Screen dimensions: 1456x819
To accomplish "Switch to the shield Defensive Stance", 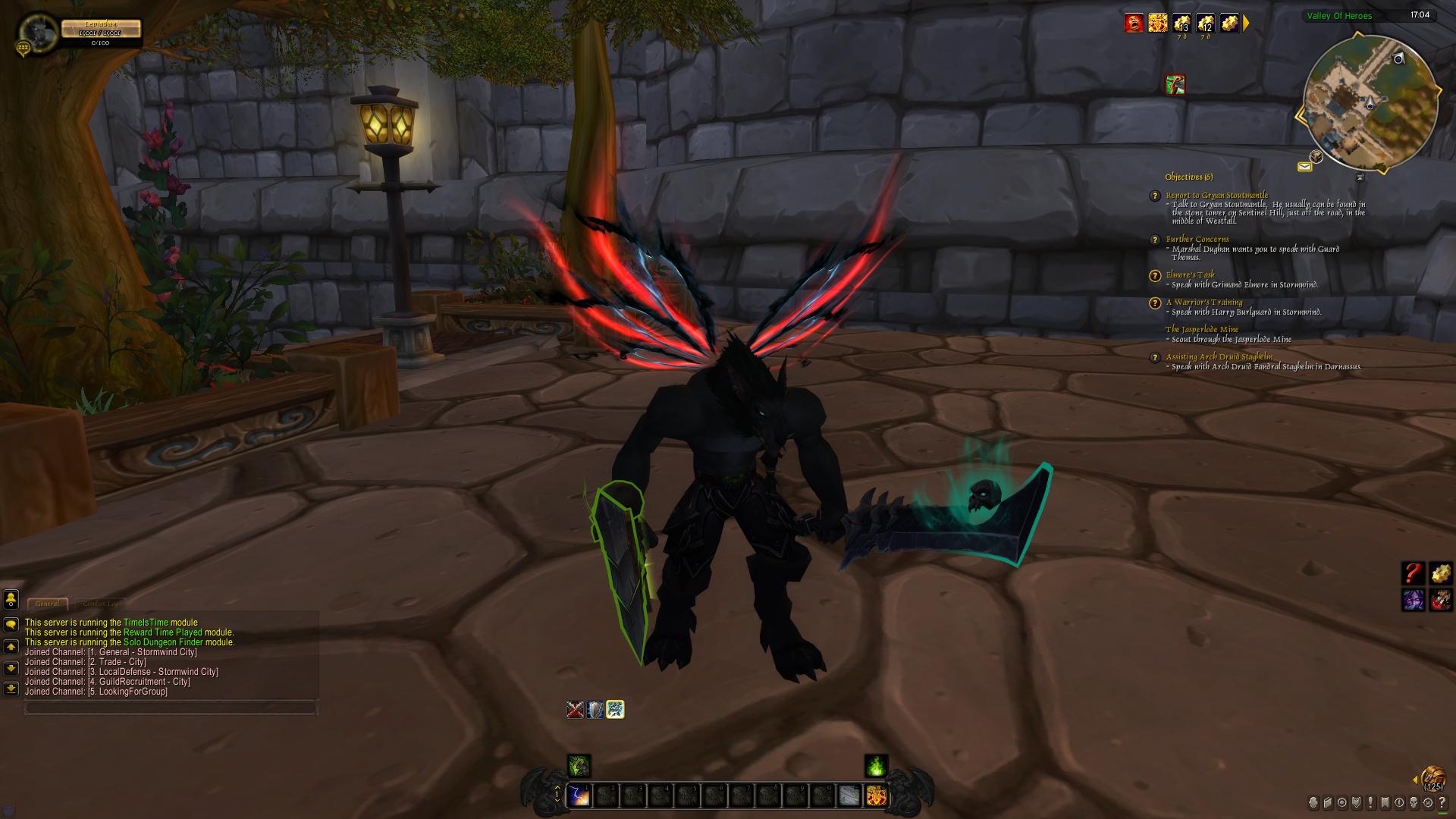I will click(595, 709).
